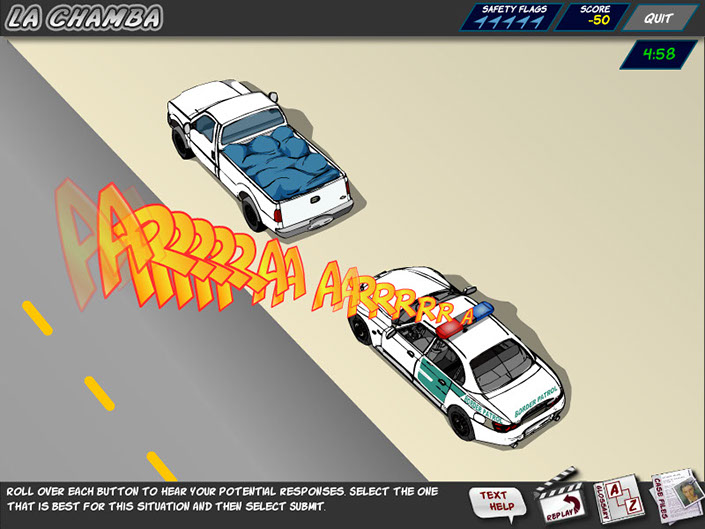Image resolution: width=705 pixels, height=529 pixels.
Task: Quit the game with the Quit button
Action: click(657, 18)
